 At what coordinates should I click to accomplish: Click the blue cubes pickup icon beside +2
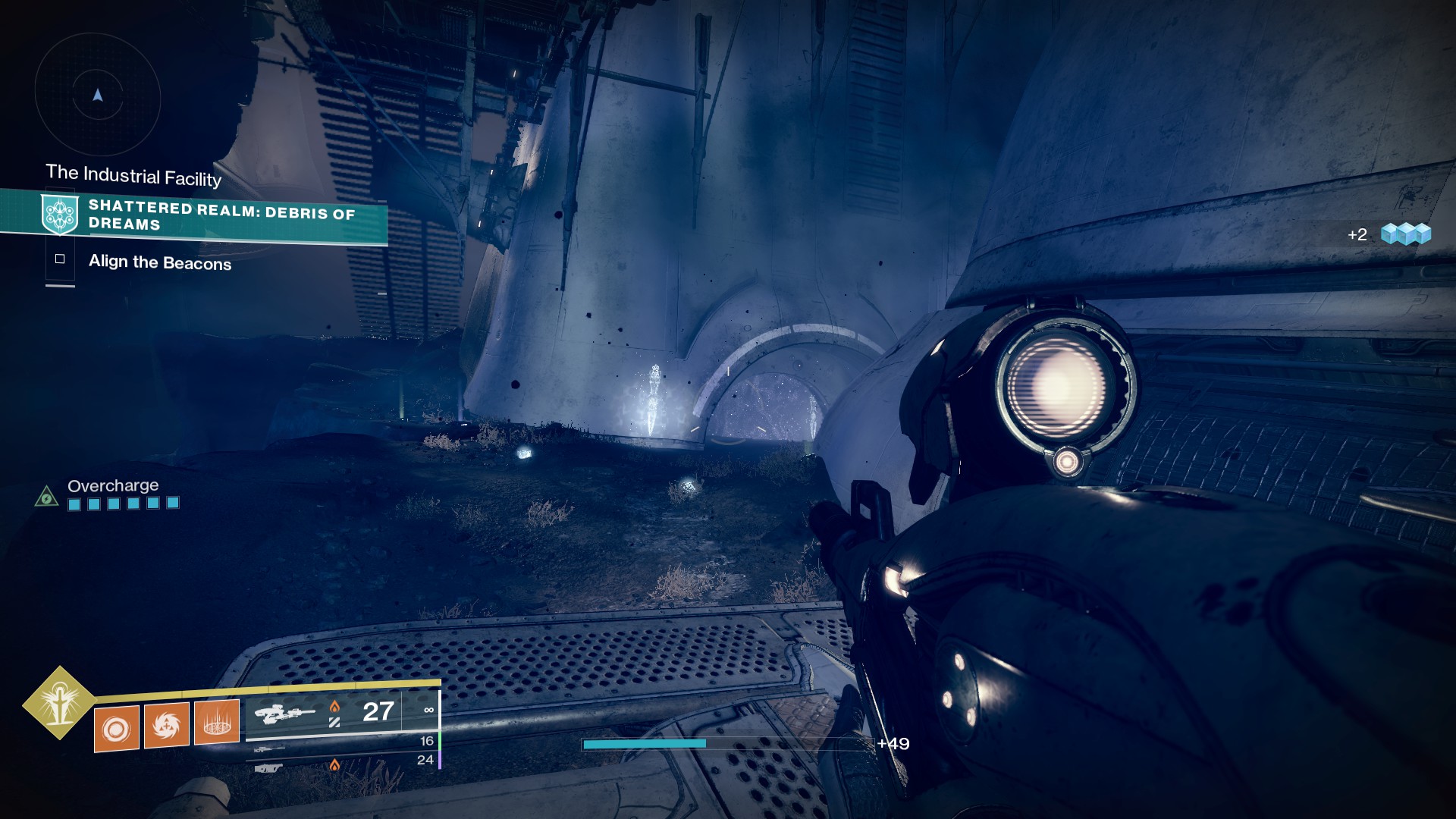[x=1405, y=234]
